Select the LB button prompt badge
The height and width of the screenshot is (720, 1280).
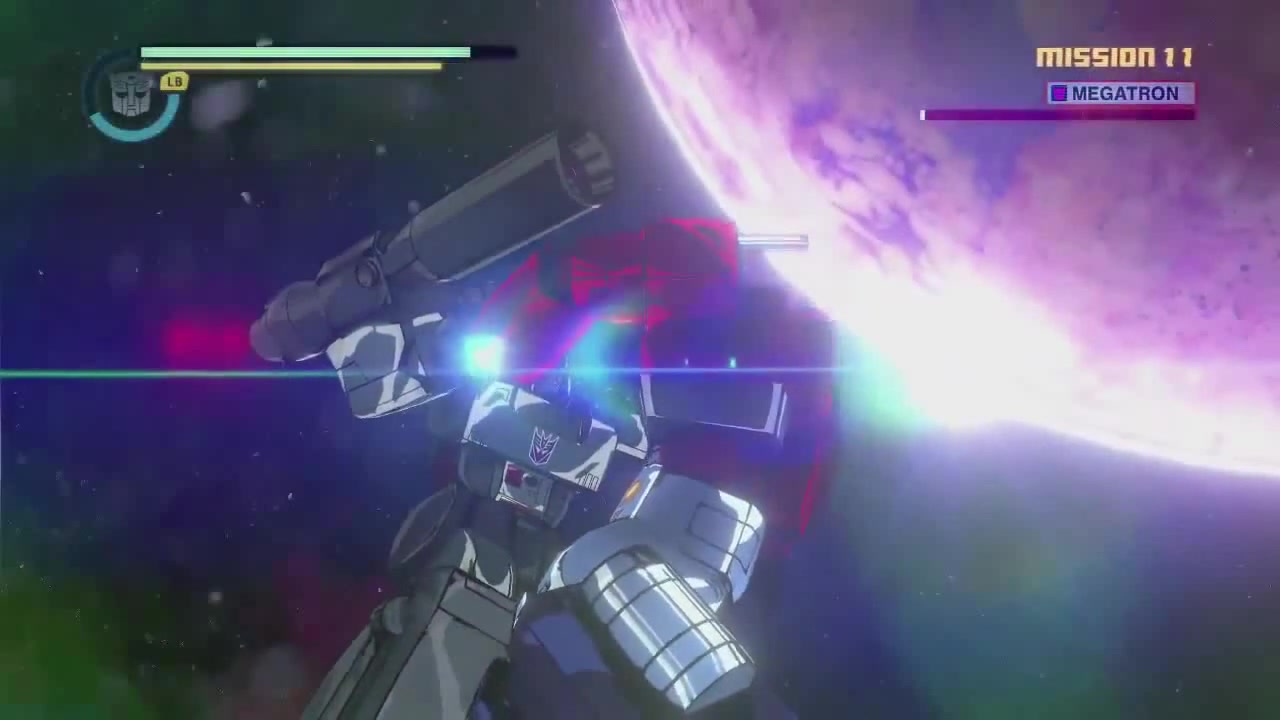pos(173,82)
